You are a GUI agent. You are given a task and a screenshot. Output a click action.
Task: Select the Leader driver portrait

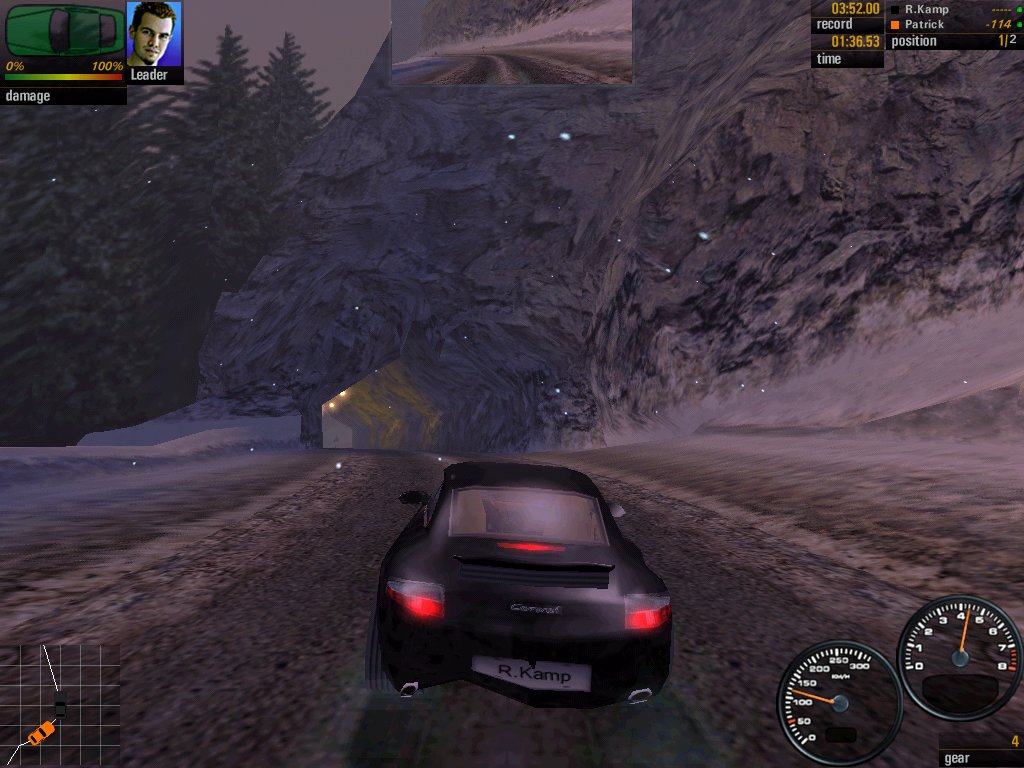tap(155, 35)
